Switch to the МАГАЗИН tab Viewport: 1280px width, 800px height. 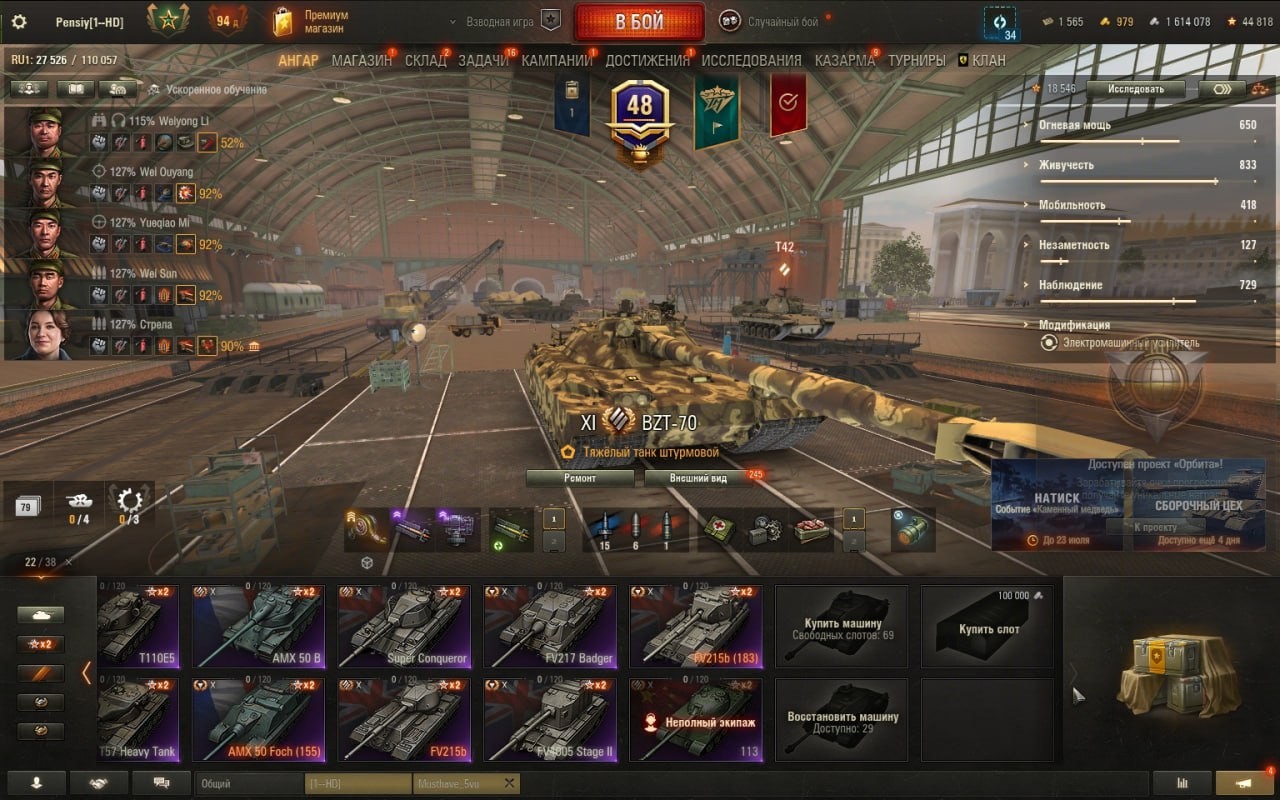pyautogui.click(x=361, y=60)
